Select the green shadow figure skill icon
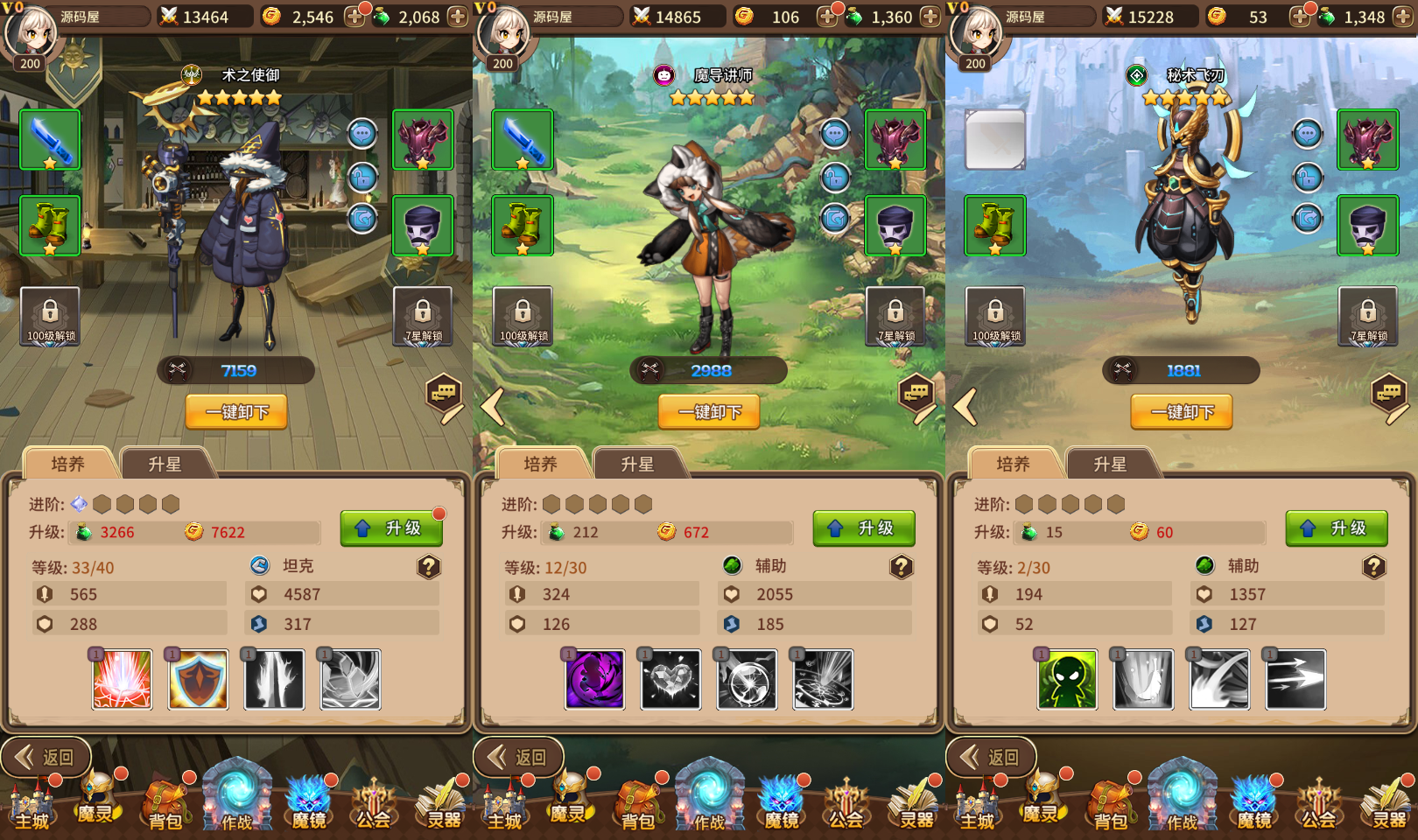Screen dimensions: 1418x840 pyautogui.click(x=1067, y=679)
